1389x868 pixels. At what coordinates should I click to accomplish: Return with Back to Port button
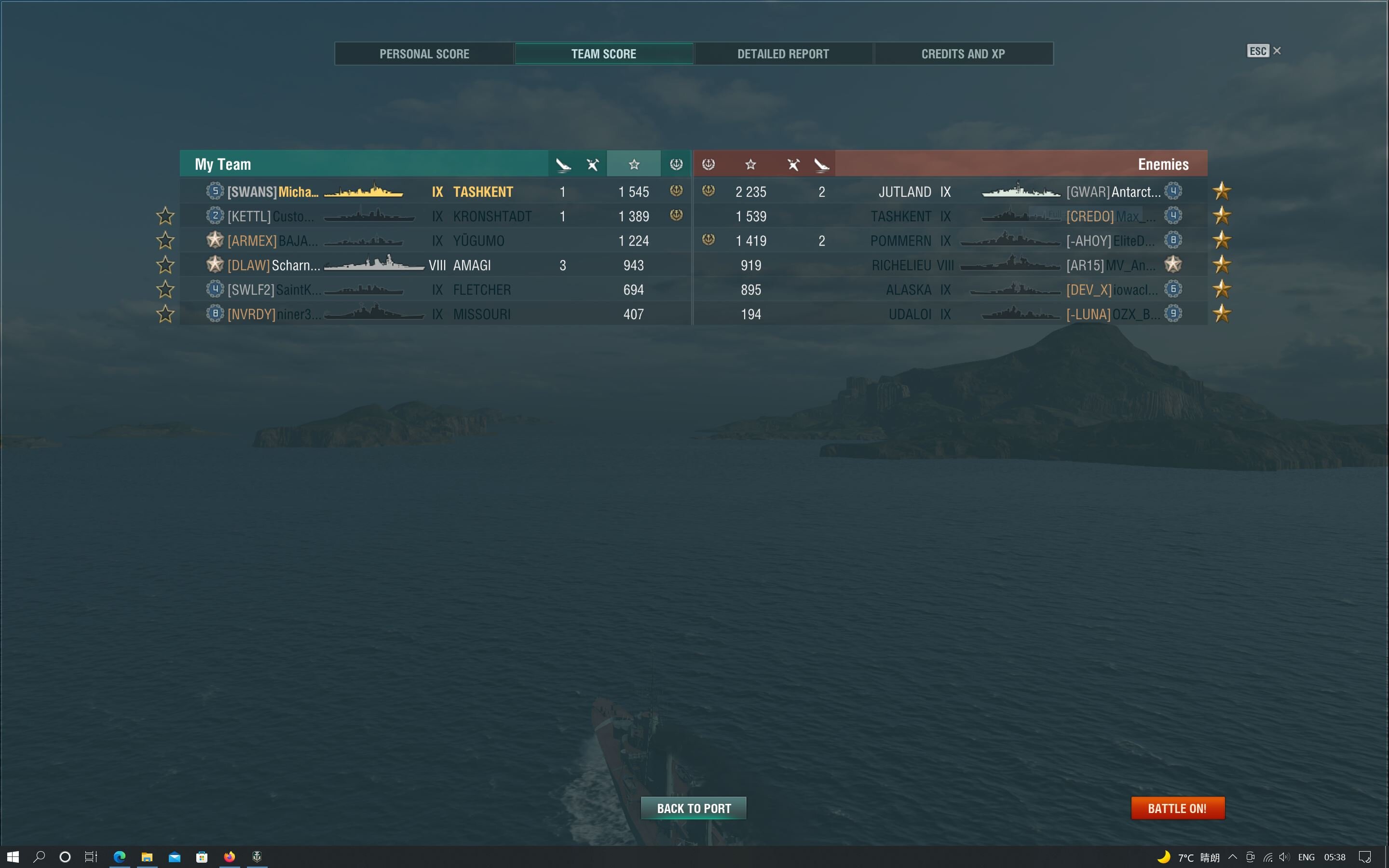tap(694, 808)
